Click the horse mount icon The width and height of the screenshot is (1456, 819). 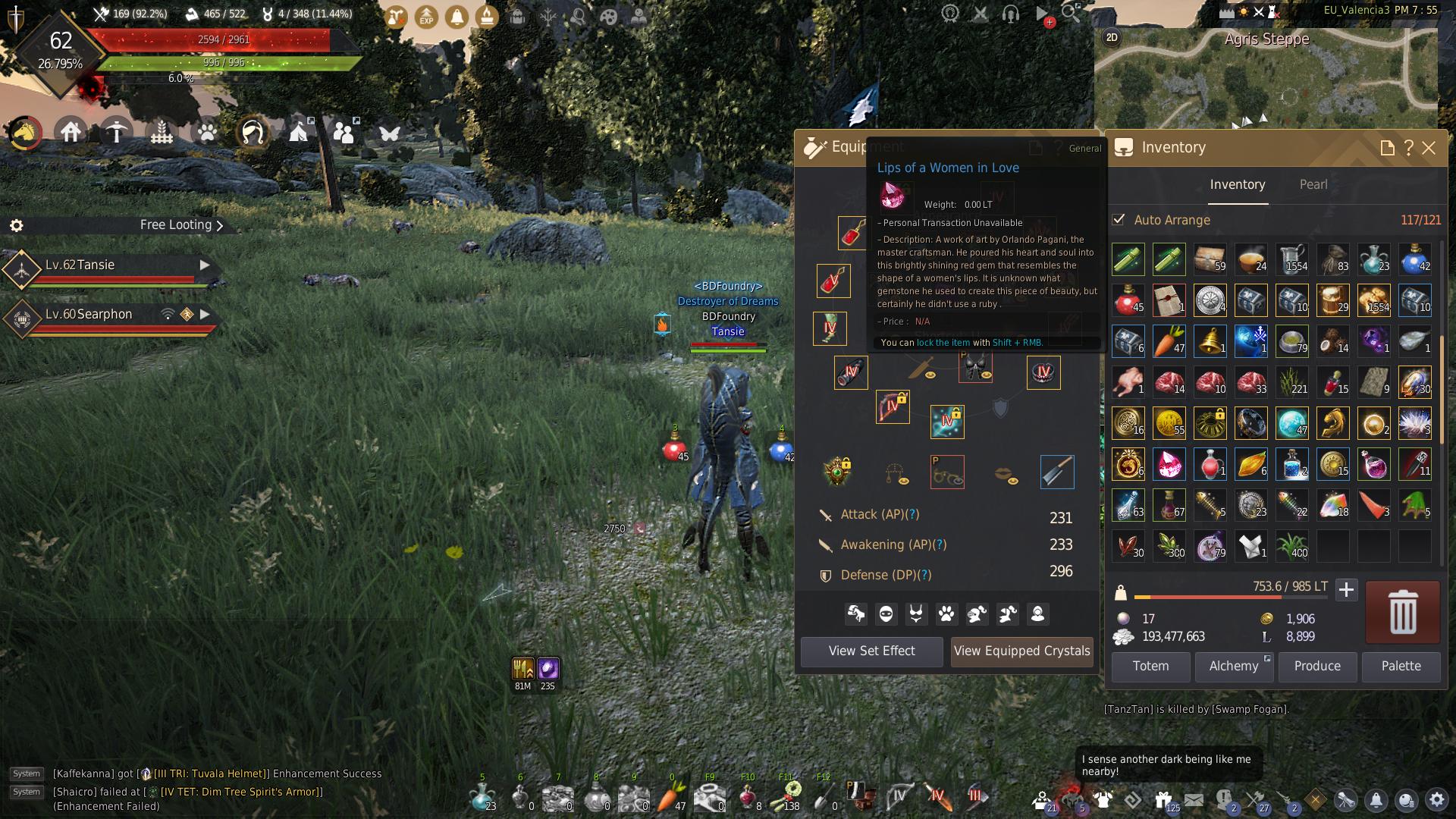(x=25, y=133)
